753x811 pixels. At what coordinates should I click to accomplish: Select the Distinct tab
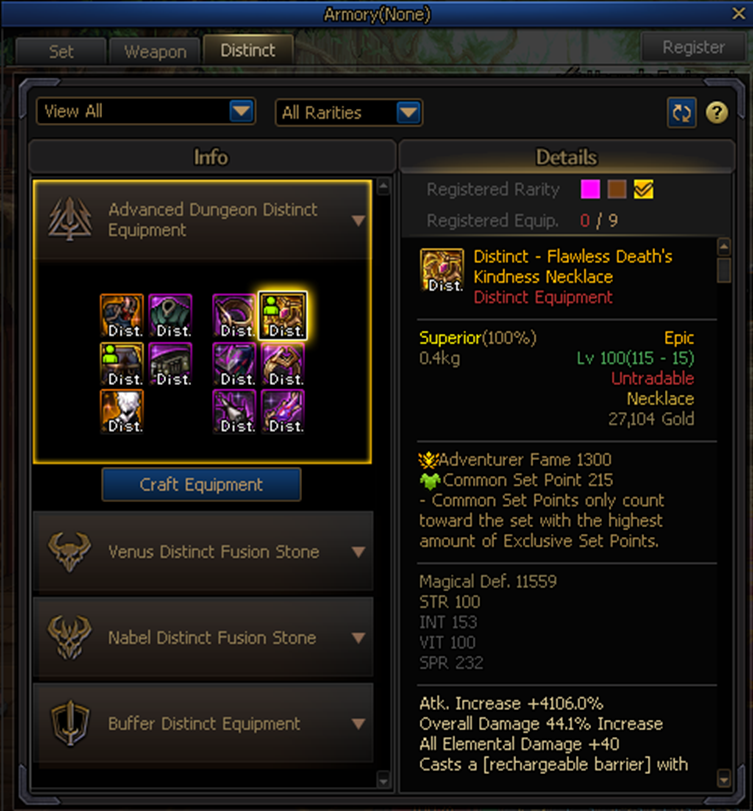247,50
